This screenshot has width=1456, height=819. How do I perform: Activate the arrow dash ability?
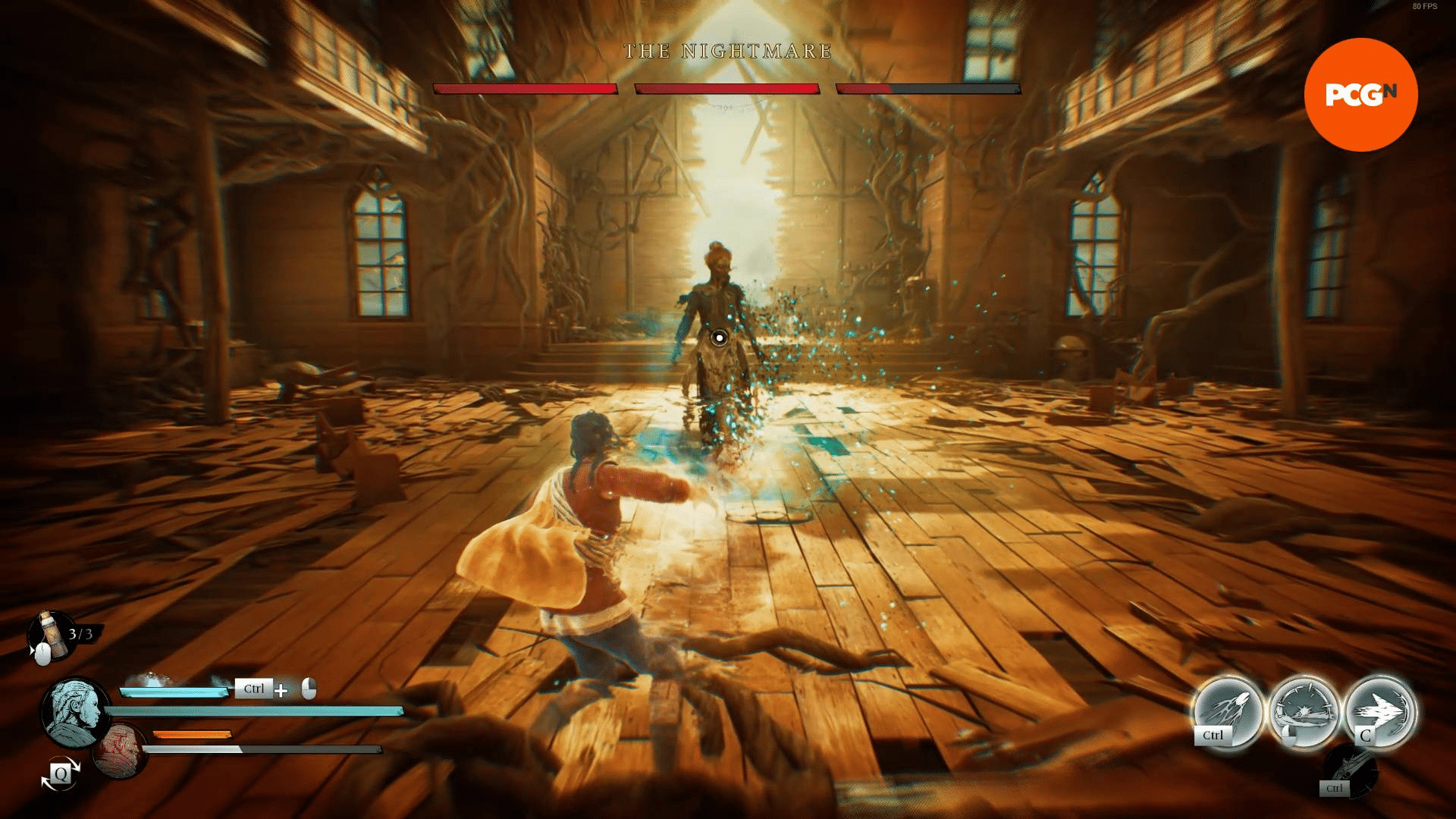(x=1380, y=711)
